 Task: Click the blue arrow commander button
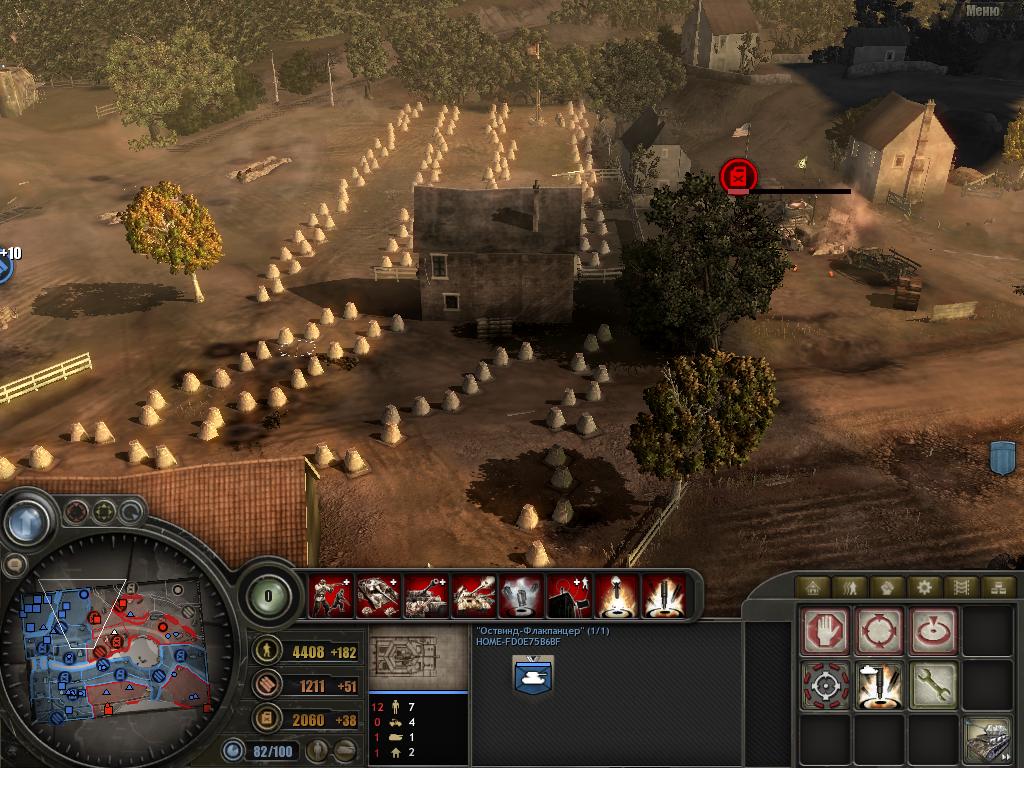[x=27, y=520]
